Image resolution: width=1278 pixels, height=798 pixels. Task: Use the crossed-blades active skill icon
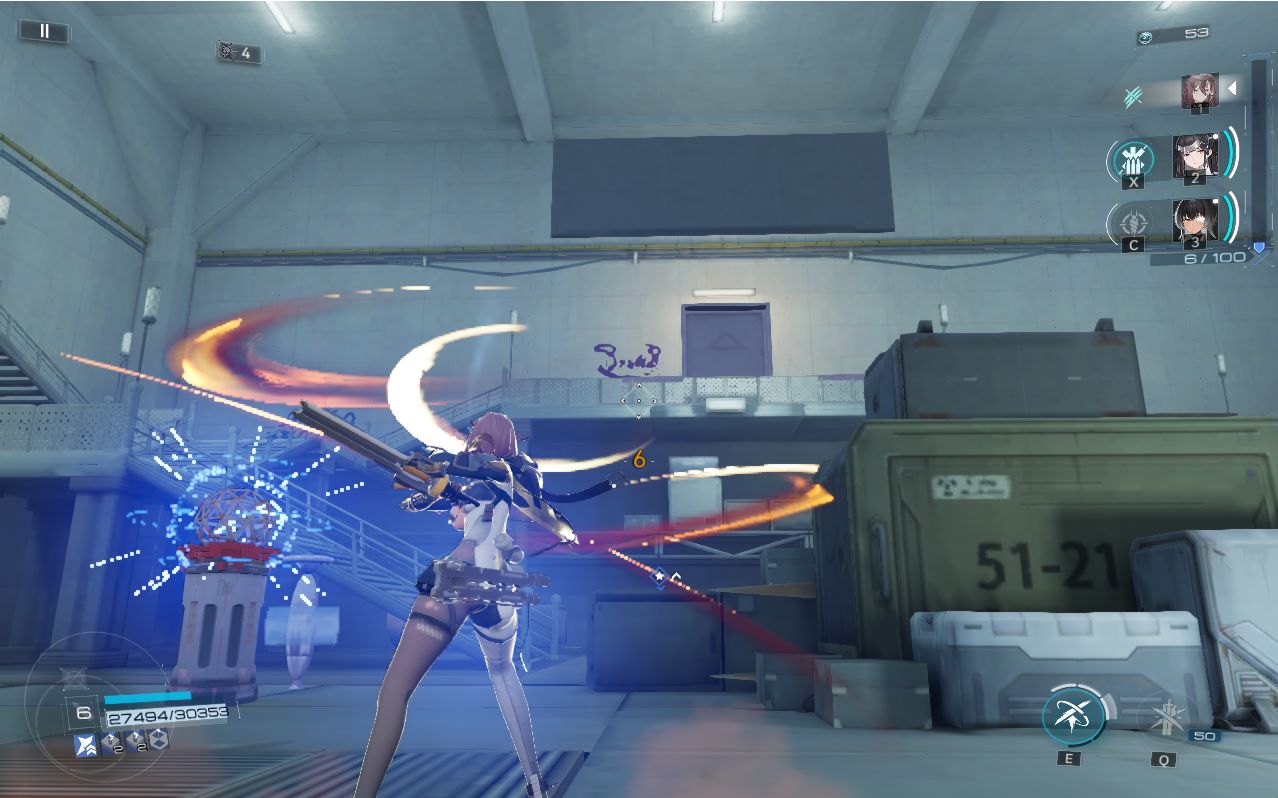pos(1073,716)
